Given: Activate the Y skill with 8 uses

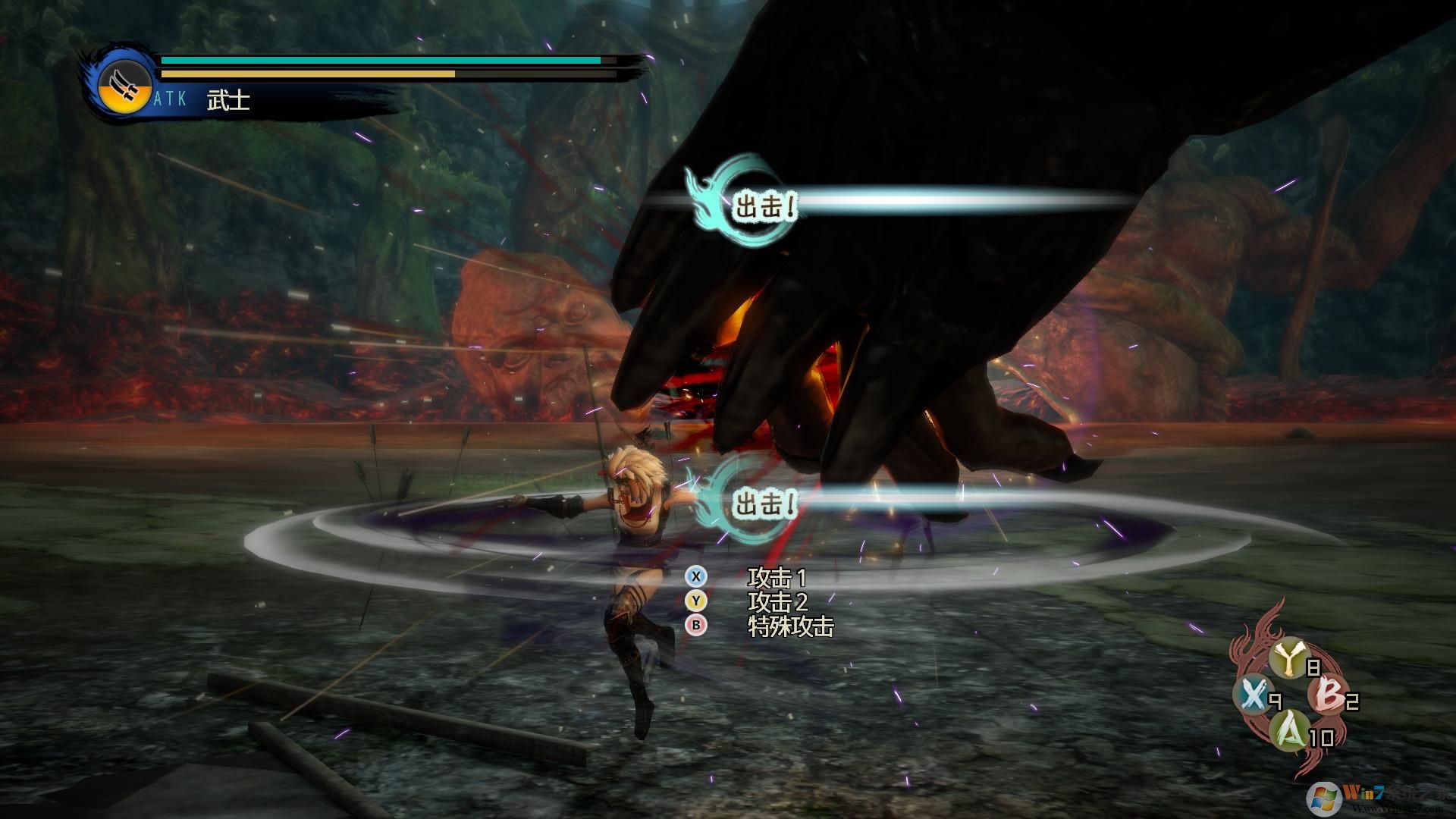Looking at the screenshot, I should point(1288,660).
